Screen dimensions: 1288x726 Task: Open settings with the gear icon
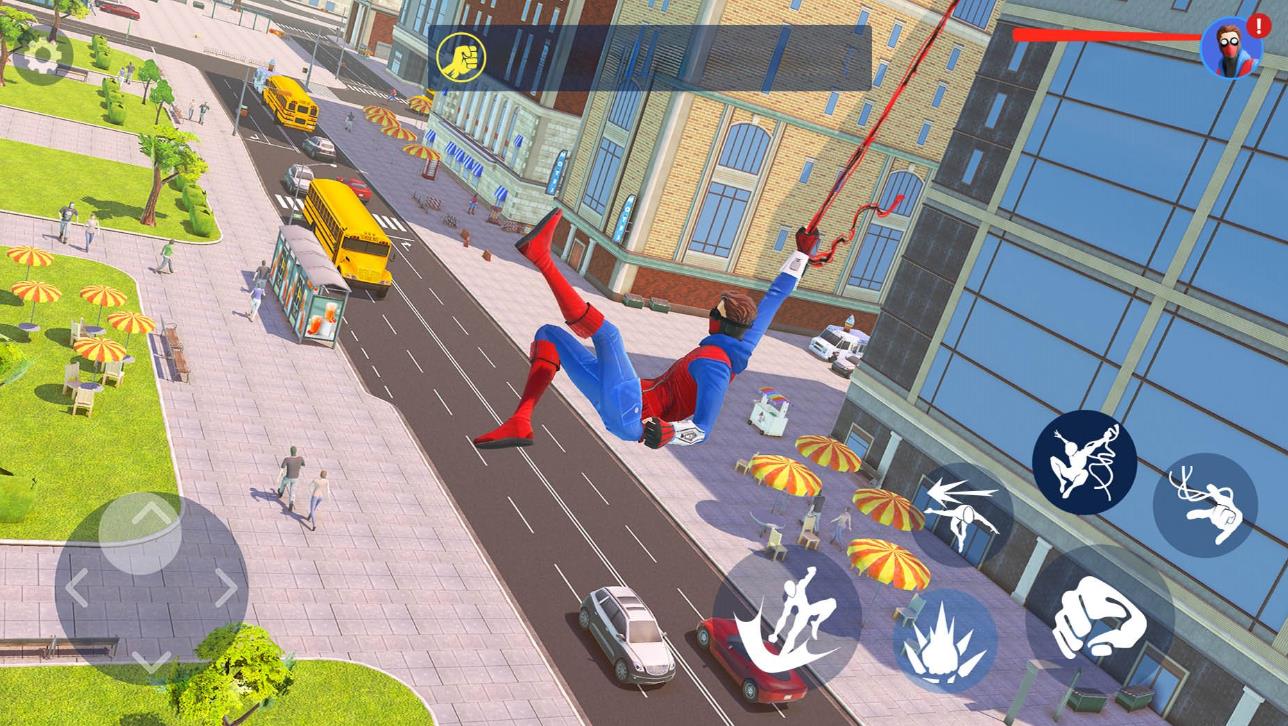42,57
